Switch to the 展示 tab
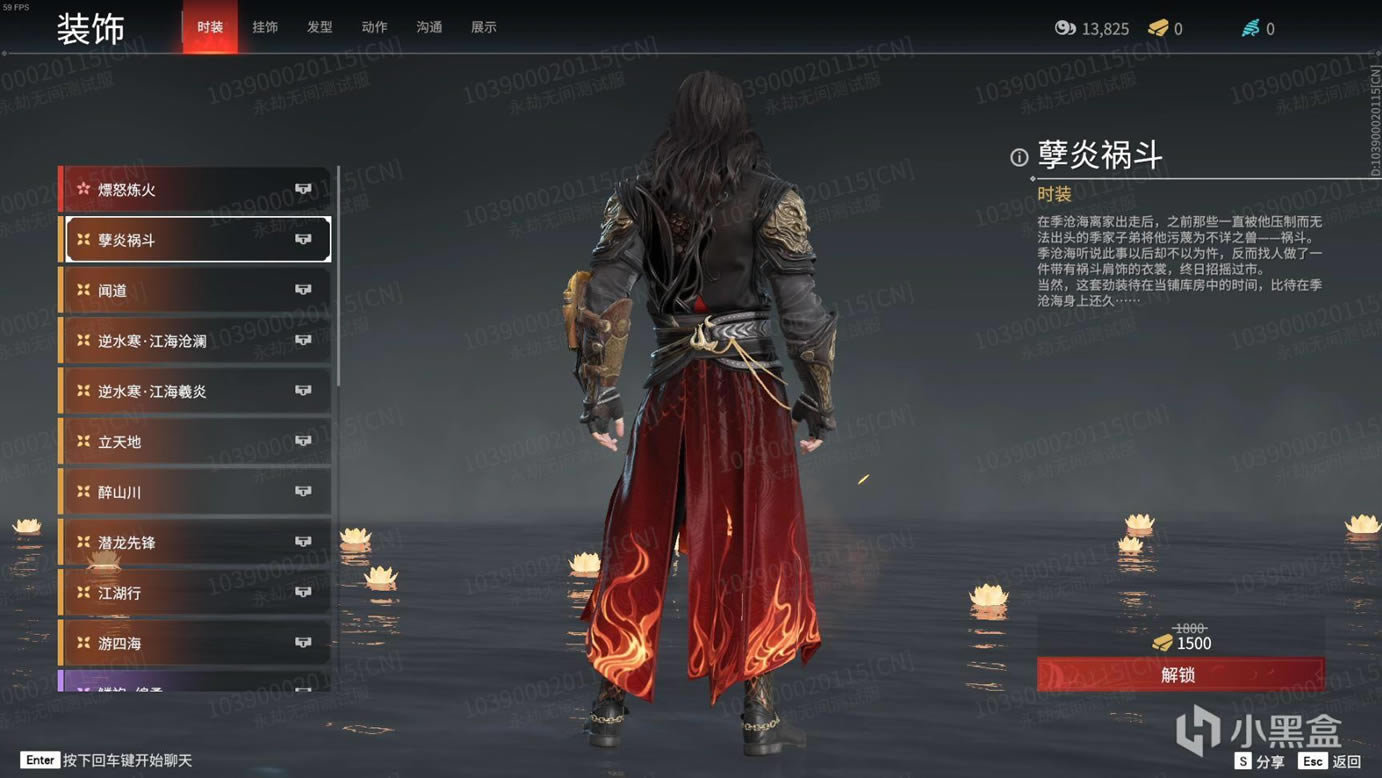This screenshot has width=1382, height=778. tap(484, 27)
